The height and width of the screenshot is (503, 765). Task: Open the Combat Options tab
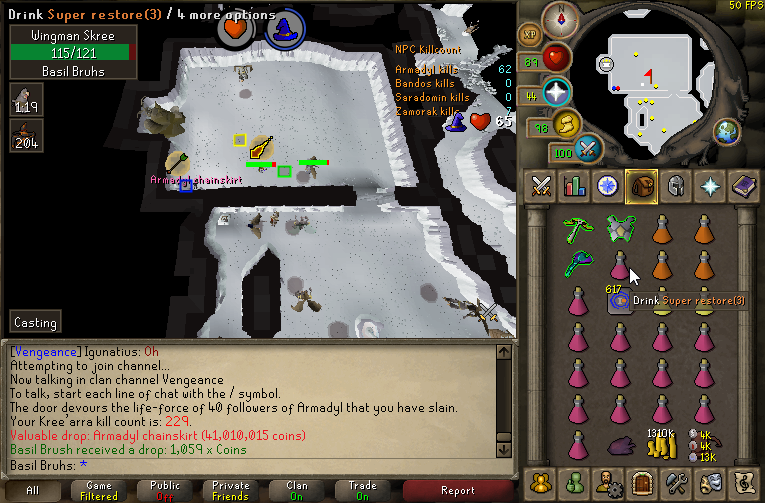(542, 185)
